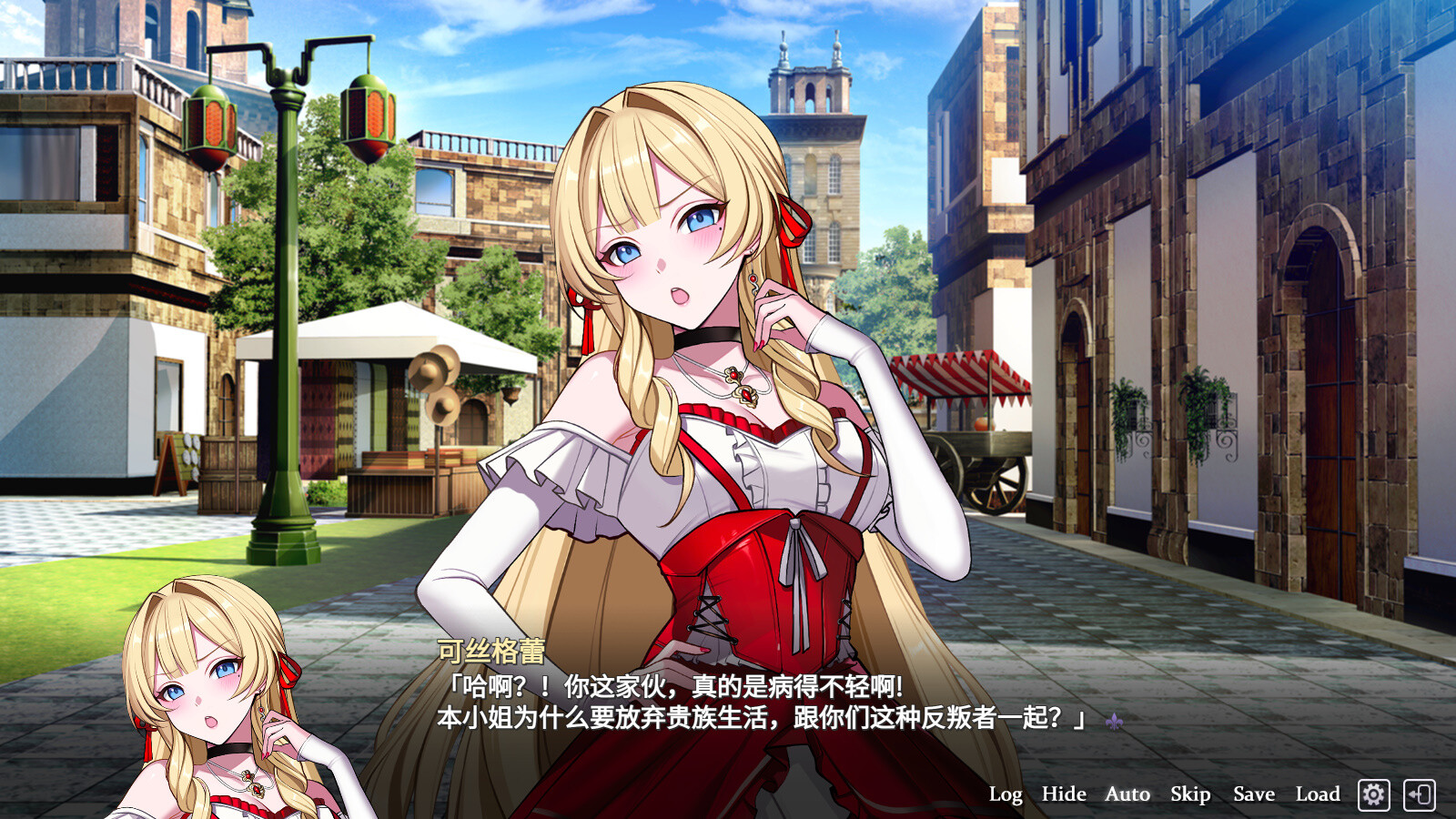Toggle Skip mode on
The height and width of the screenshot is (819, 1456).
1189,794
